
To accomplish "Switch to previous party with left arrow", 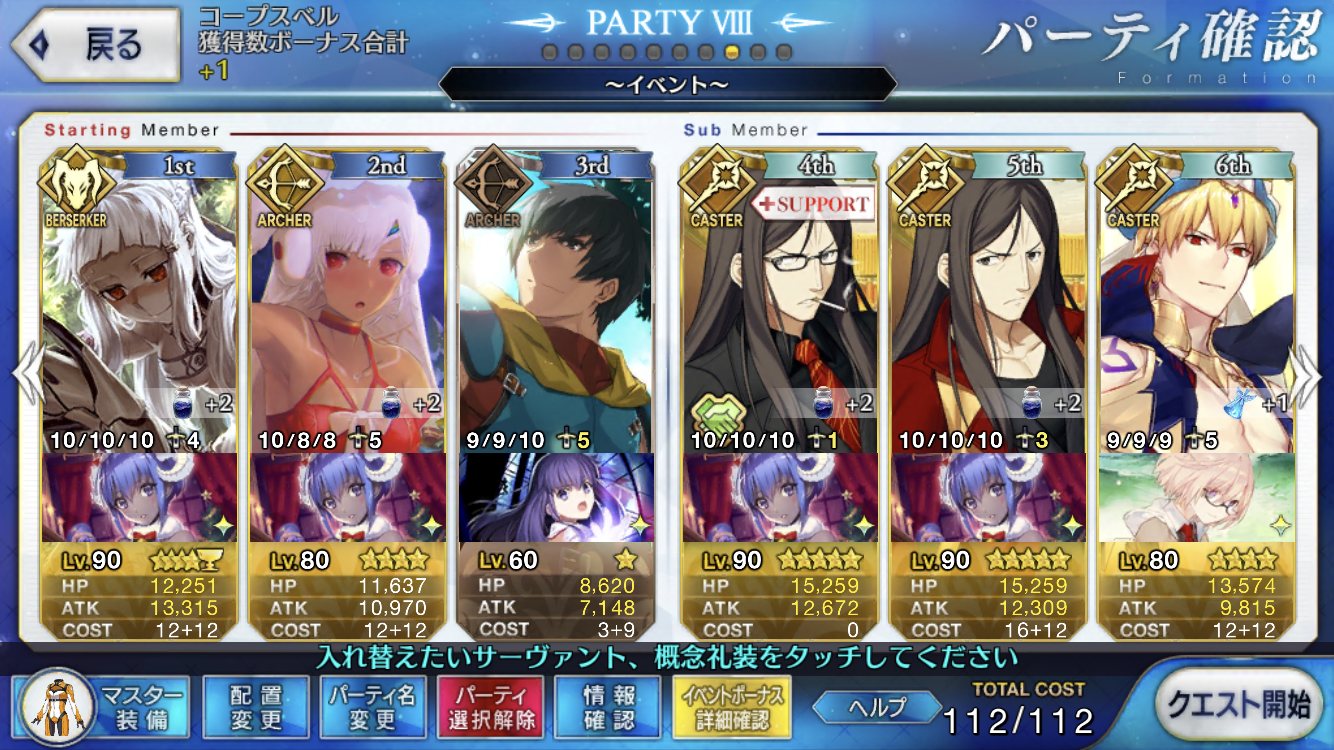I will pos(26,372).
